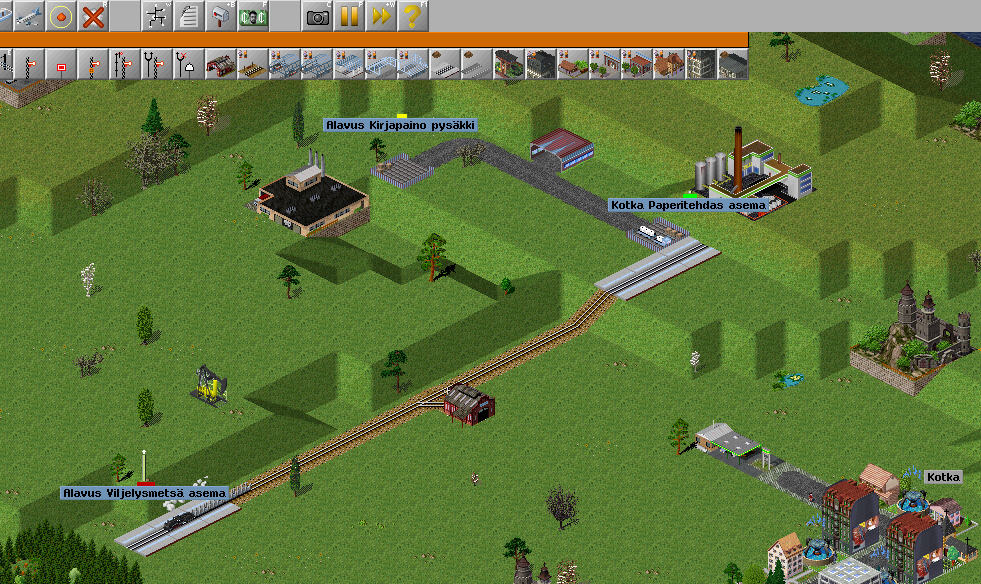
Task: Toggle fast forward
Action: click(381, 15)
